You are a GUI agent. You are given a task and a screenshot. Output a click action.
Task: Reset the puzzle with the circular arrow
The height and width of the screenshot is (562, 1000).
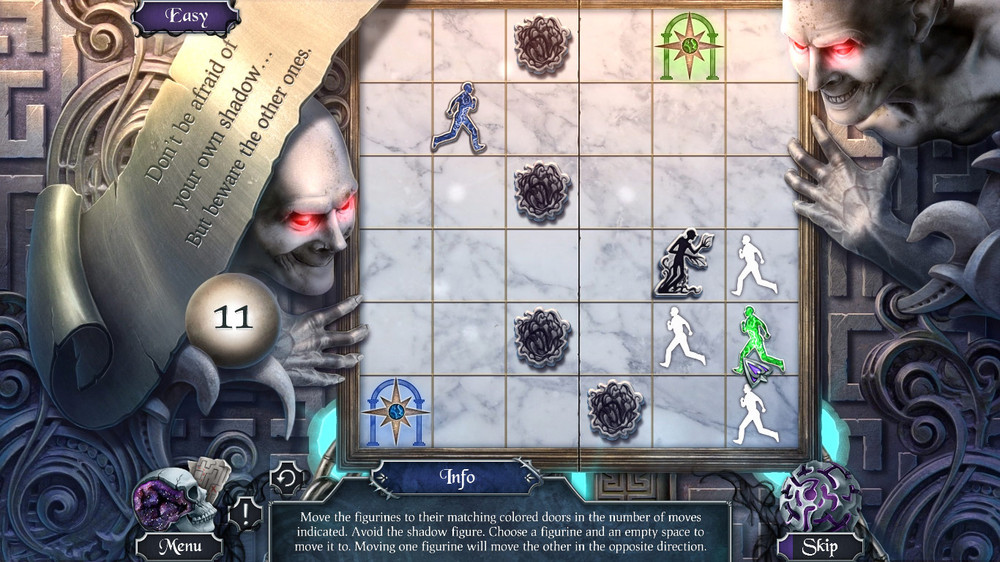[287, 477]
